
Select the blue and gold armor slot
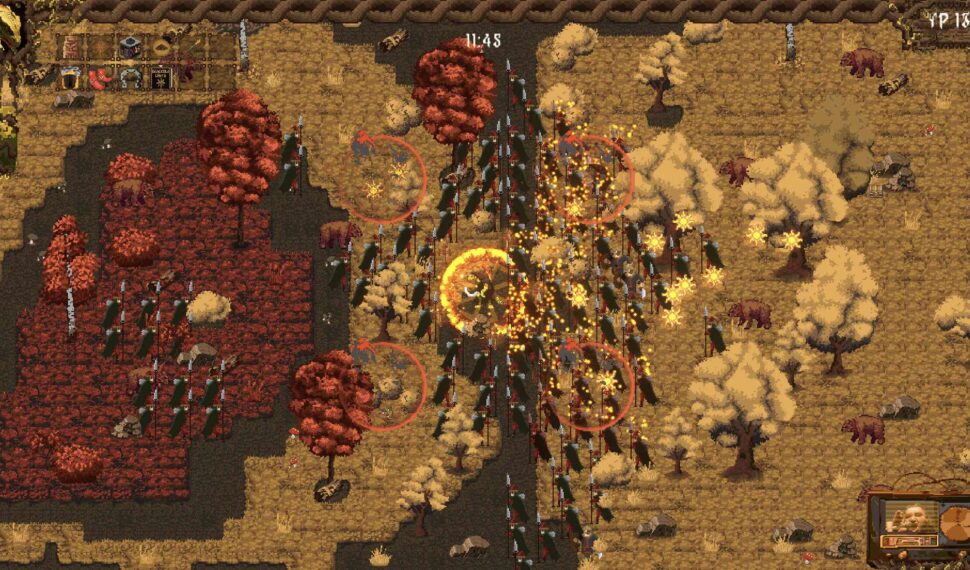point(70,77)
